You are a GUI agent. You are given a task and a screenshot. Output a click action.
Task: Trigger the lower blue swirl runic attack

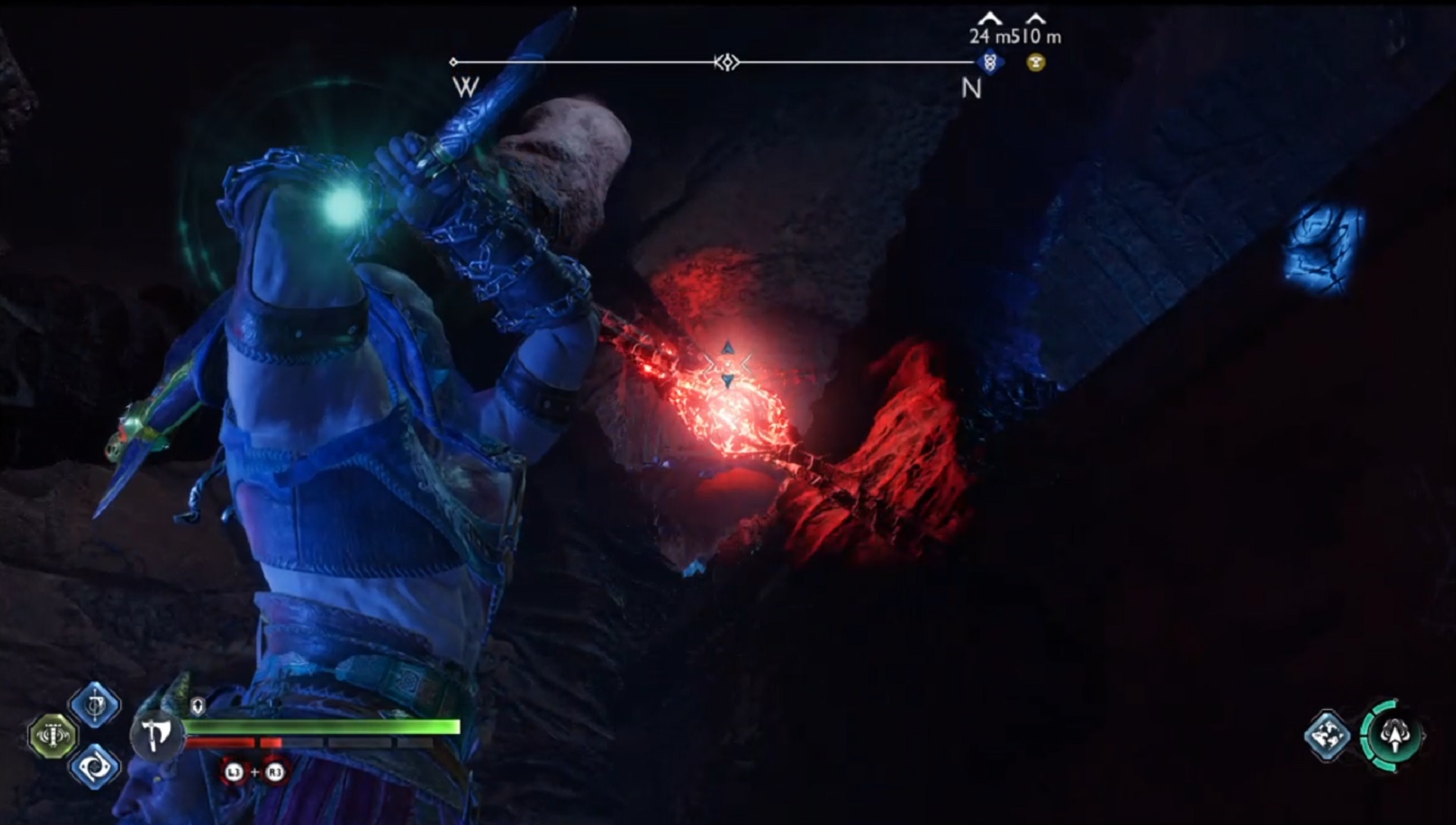pos(95,767)
